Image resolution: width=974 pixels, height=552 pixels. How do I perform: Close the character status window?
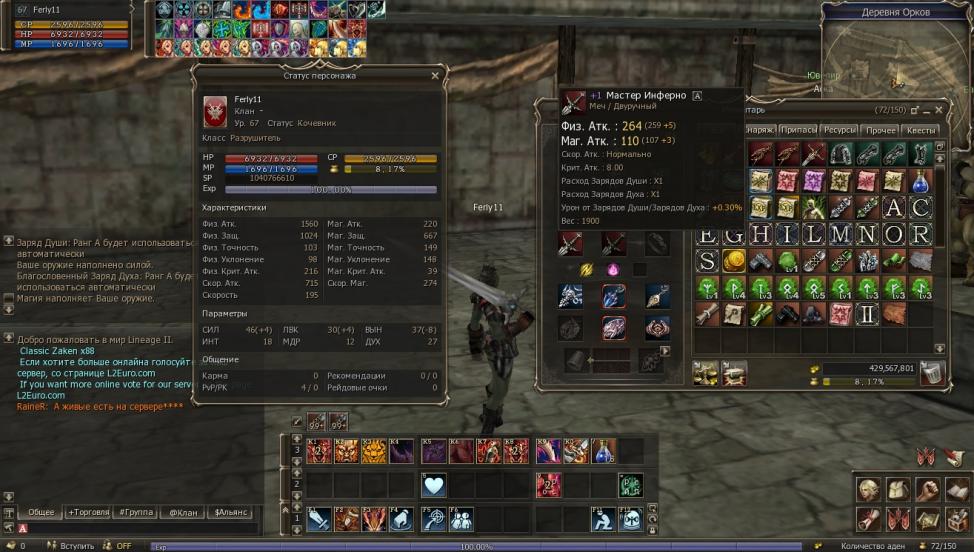click(434, 75)
